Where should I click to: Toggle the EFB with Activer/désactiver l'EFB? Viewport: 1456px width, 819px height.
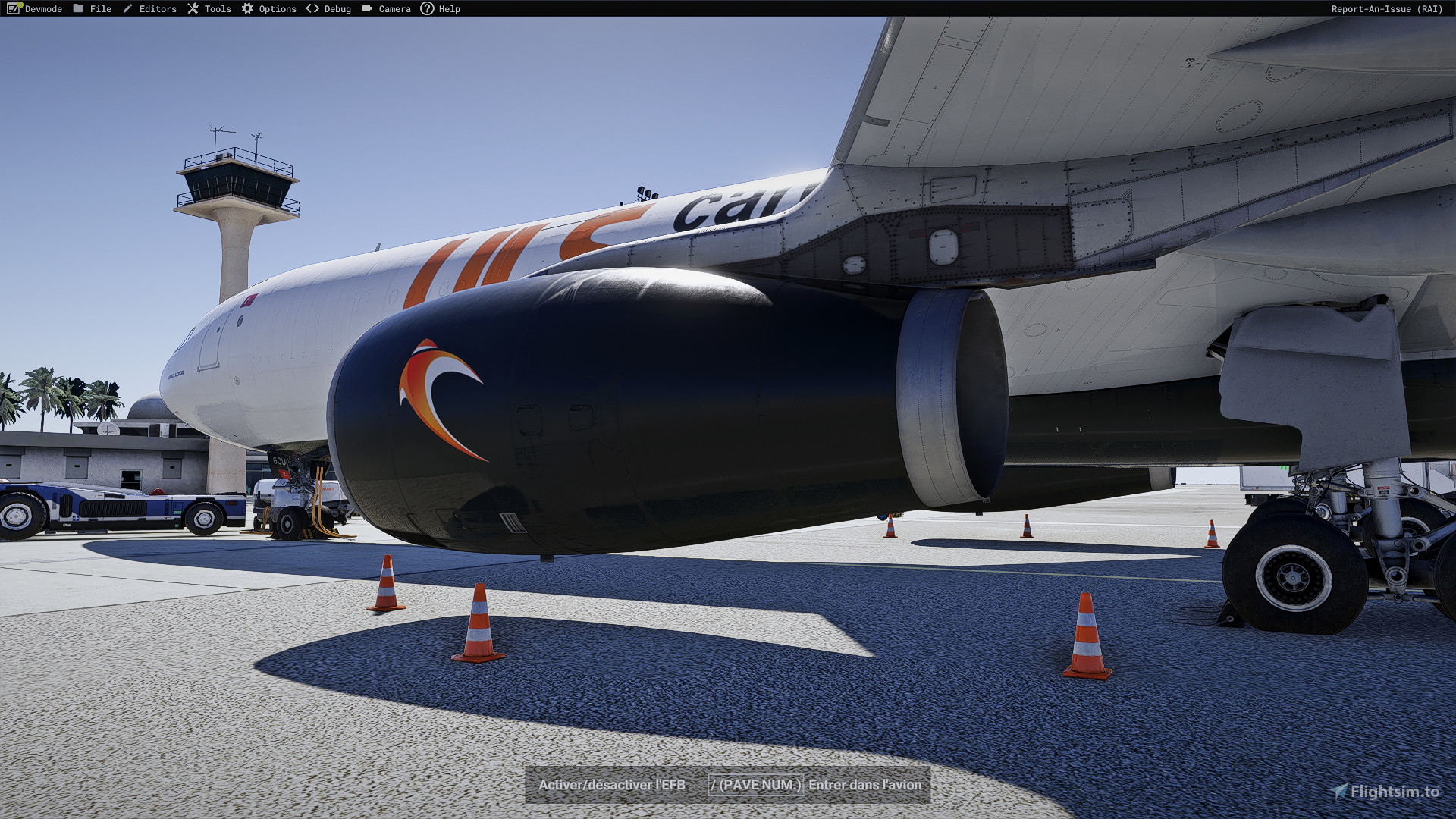tap(610, 786)
